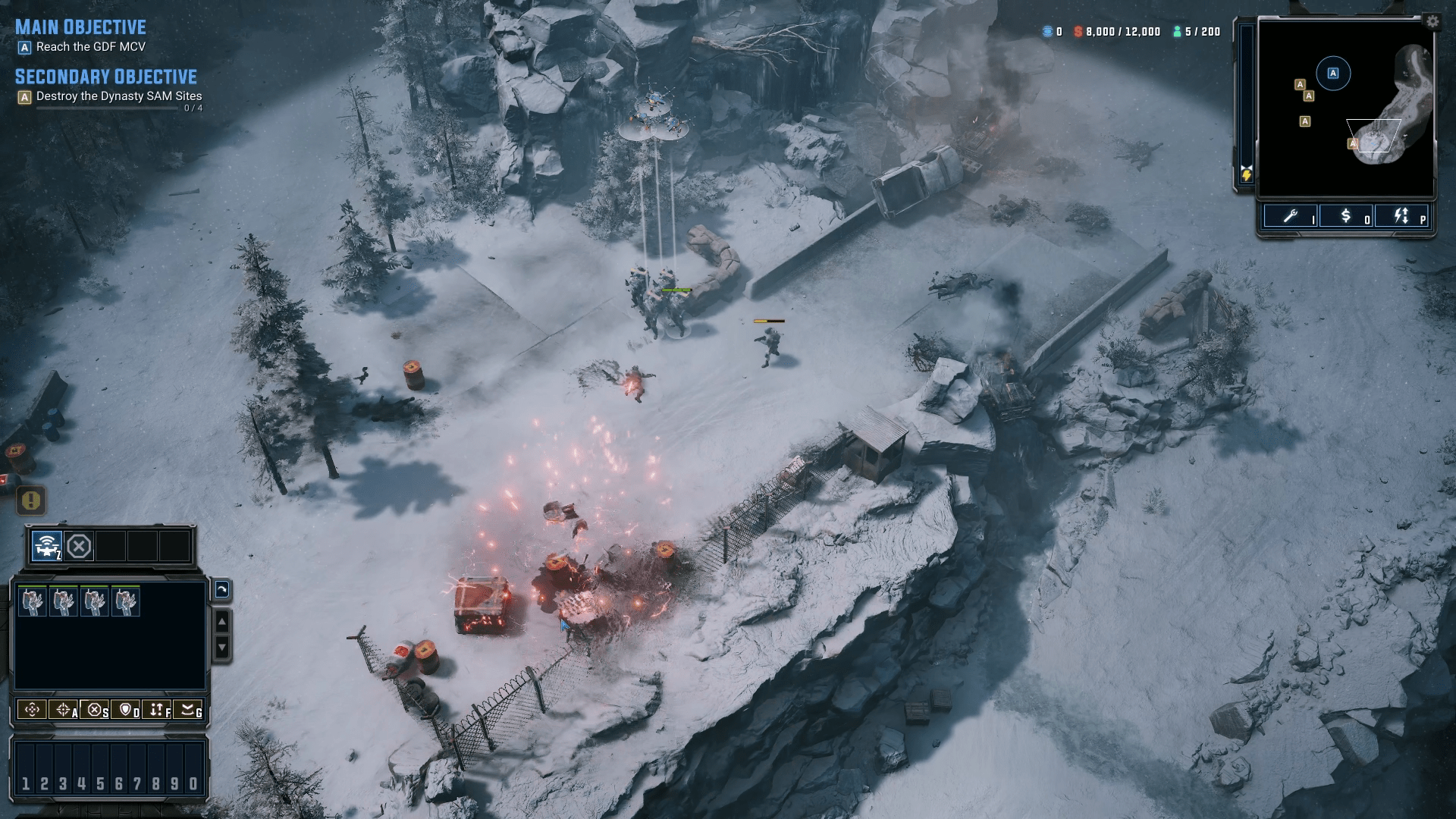This screenshot has height=819, width=1456.
Task: Click the basic move command icon
Action: tap(32, 711)
